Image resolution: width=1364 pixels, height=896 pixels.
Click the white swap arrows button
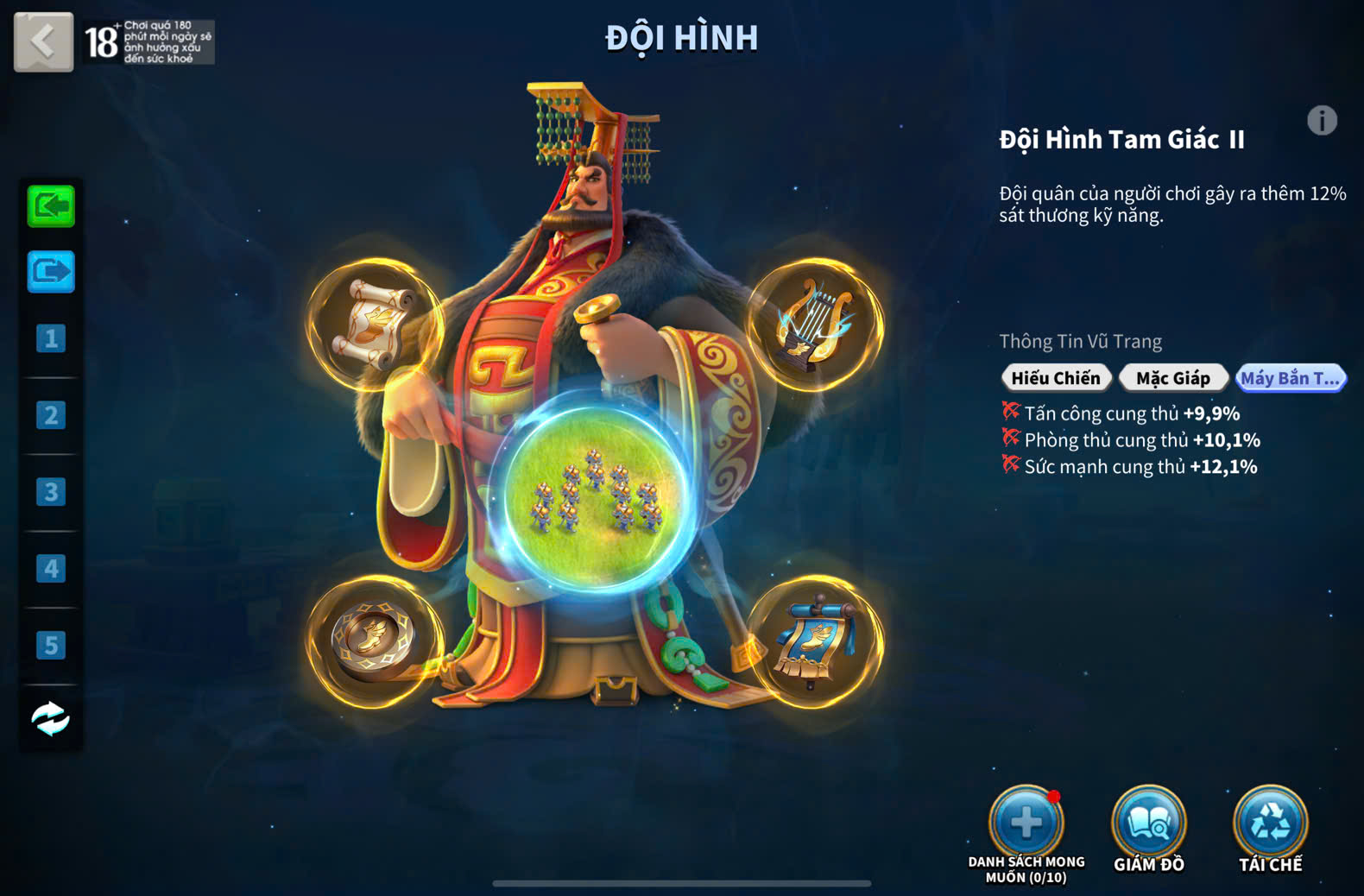(51, 718)
